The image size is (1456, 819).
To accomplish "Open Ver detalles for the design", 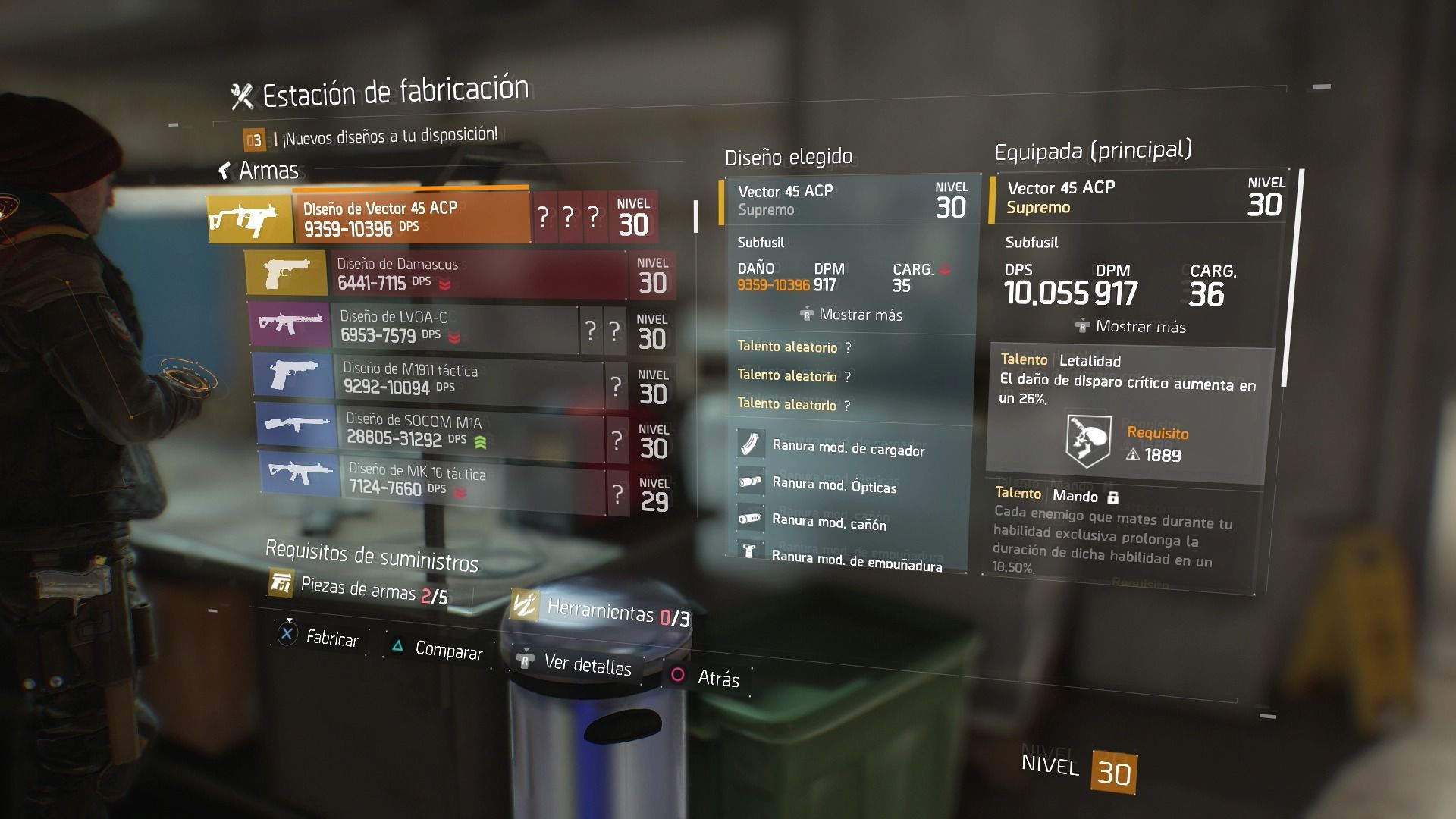I will coord(575,664).
